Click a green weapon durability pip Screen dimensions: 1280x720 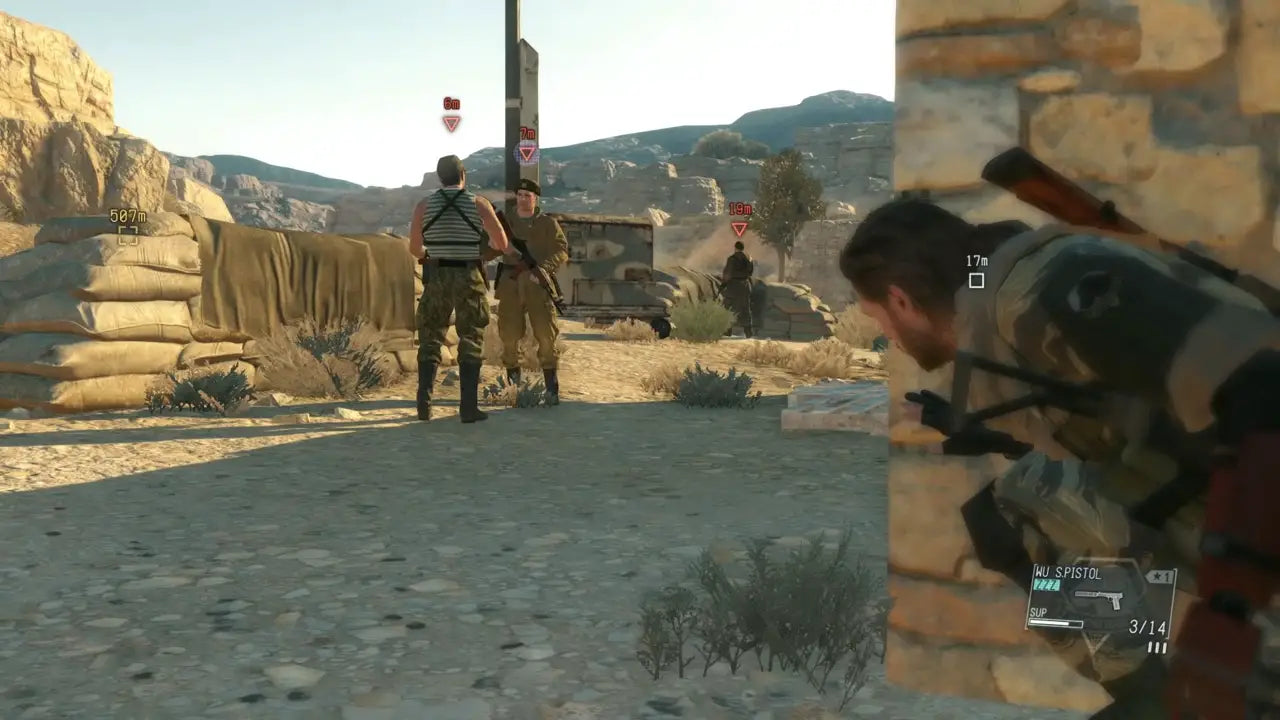tap(1047, 584)
